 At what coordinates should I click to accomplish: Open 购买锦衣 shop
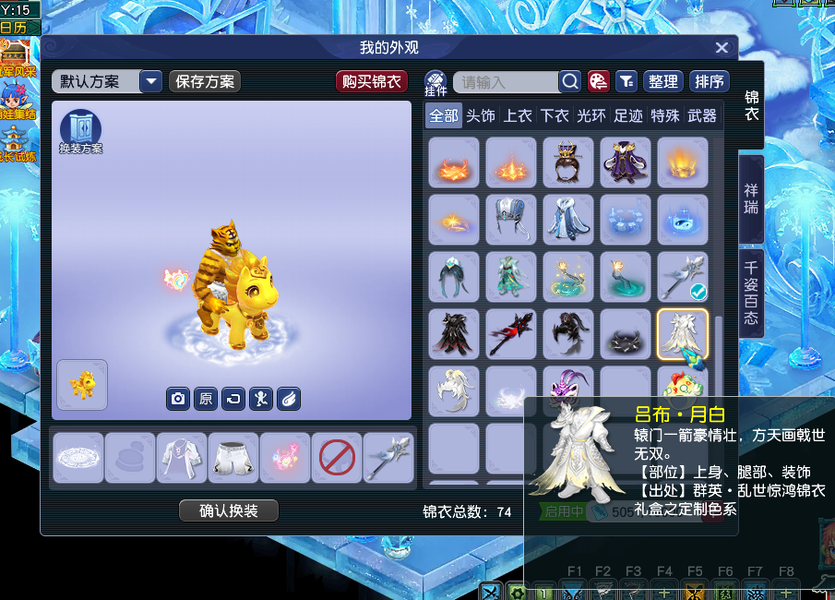tap(371, 82)
